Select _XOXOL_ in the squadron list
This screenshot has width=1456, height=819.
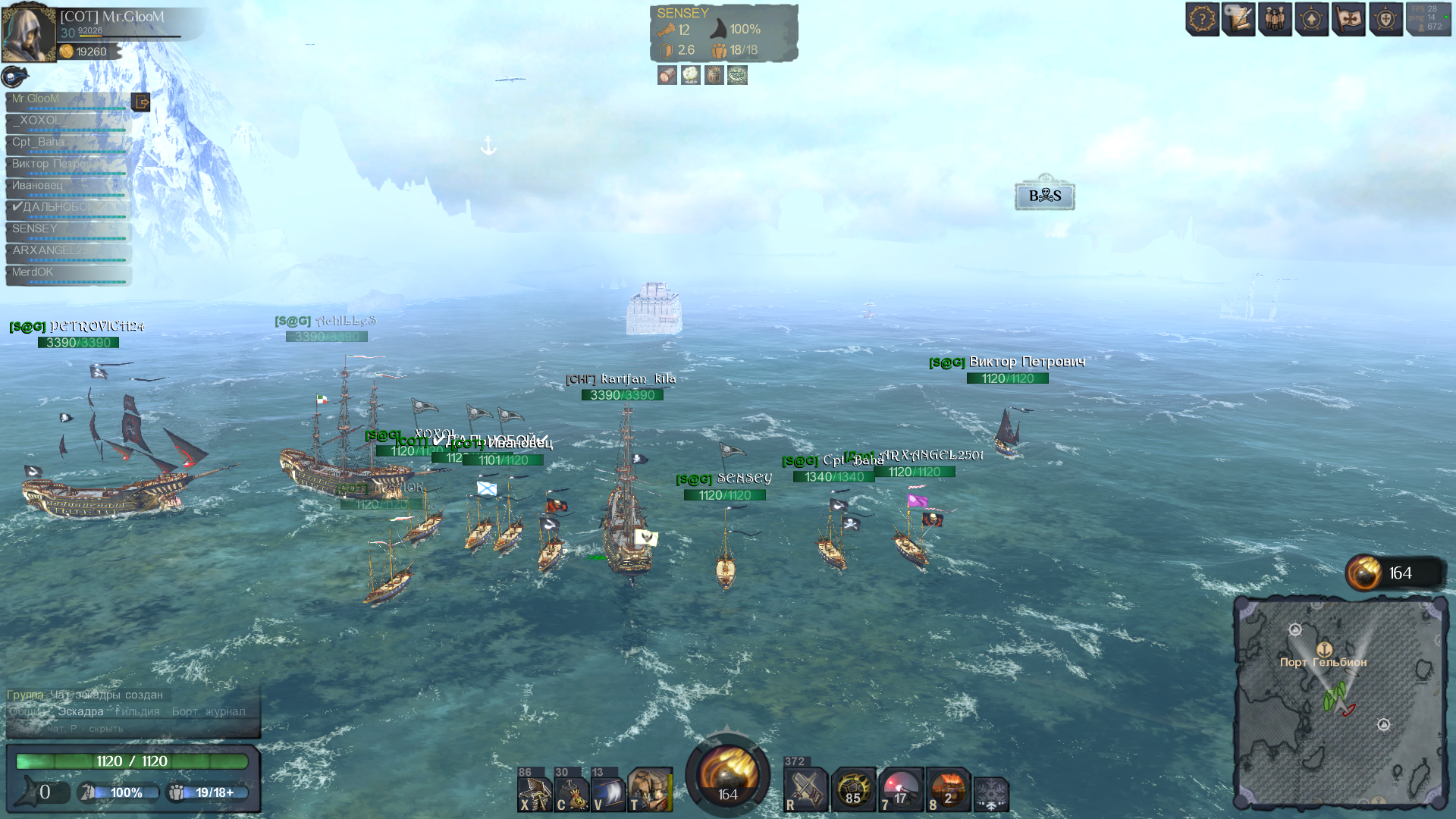point(67,121)
